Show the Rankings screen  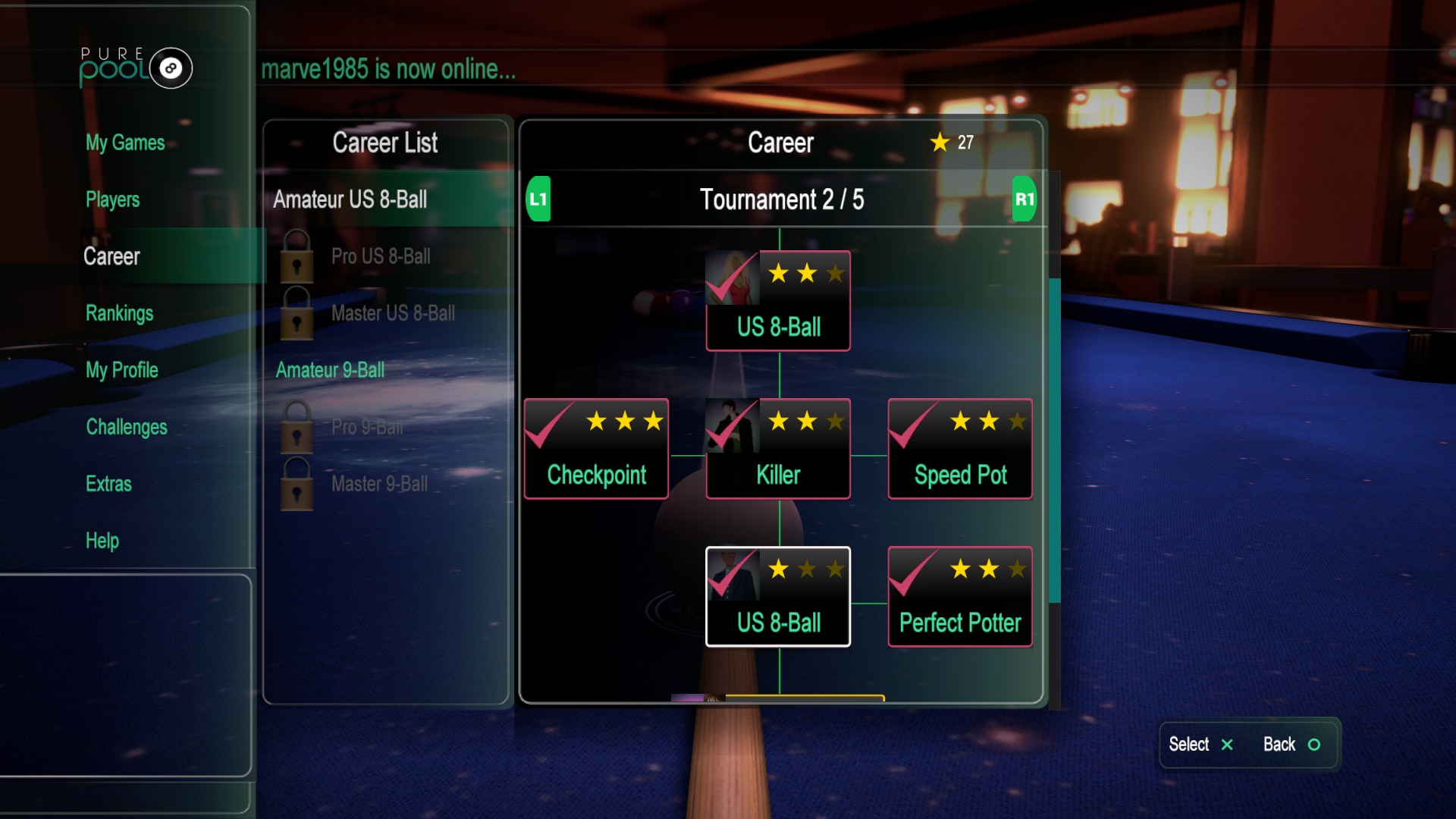tap(119, 313)
